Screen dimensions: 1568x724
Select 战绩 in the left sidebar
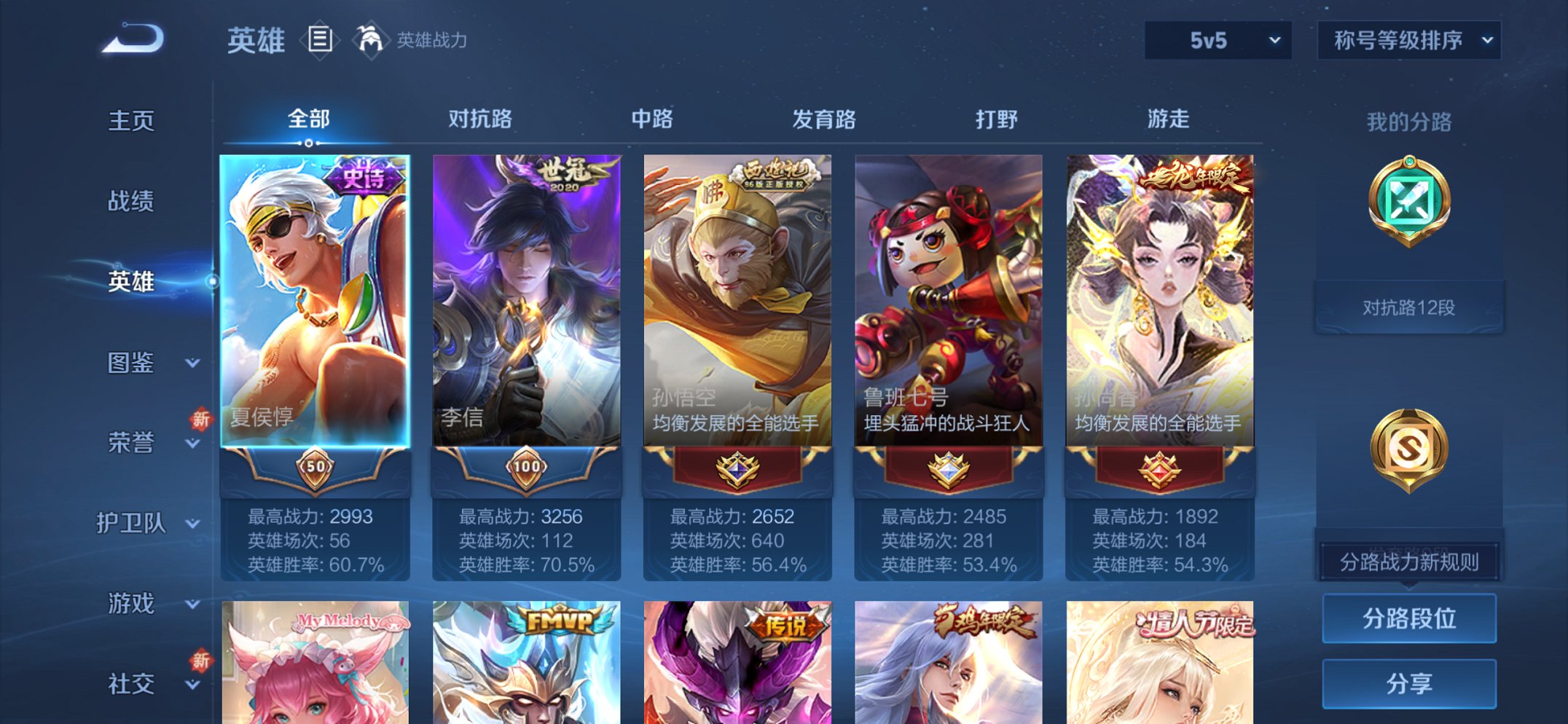(131, 202)
